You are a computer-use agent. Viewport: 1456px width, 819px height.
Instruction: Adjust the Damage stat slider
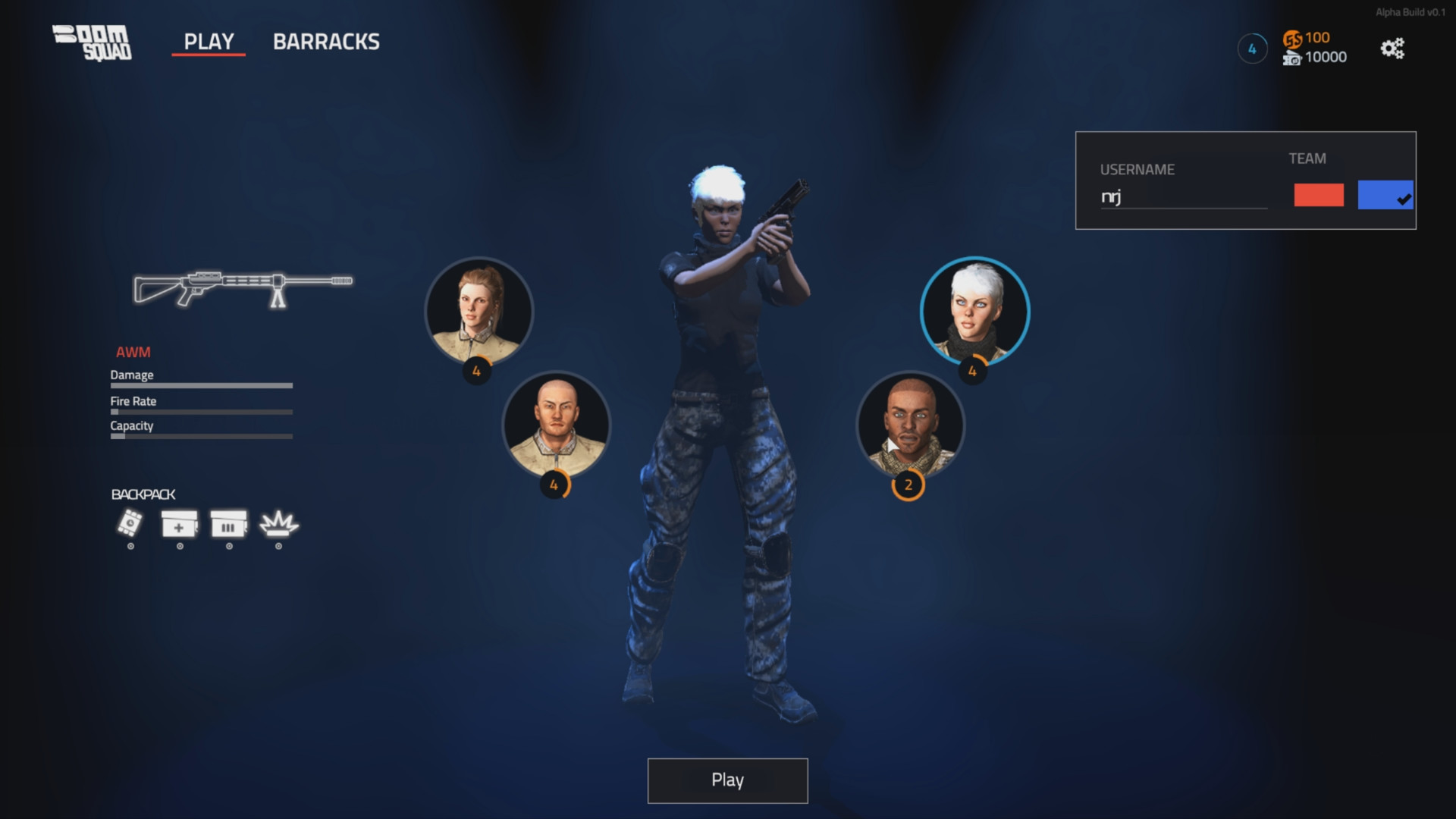pyautogui.click(x=201, y=385)
